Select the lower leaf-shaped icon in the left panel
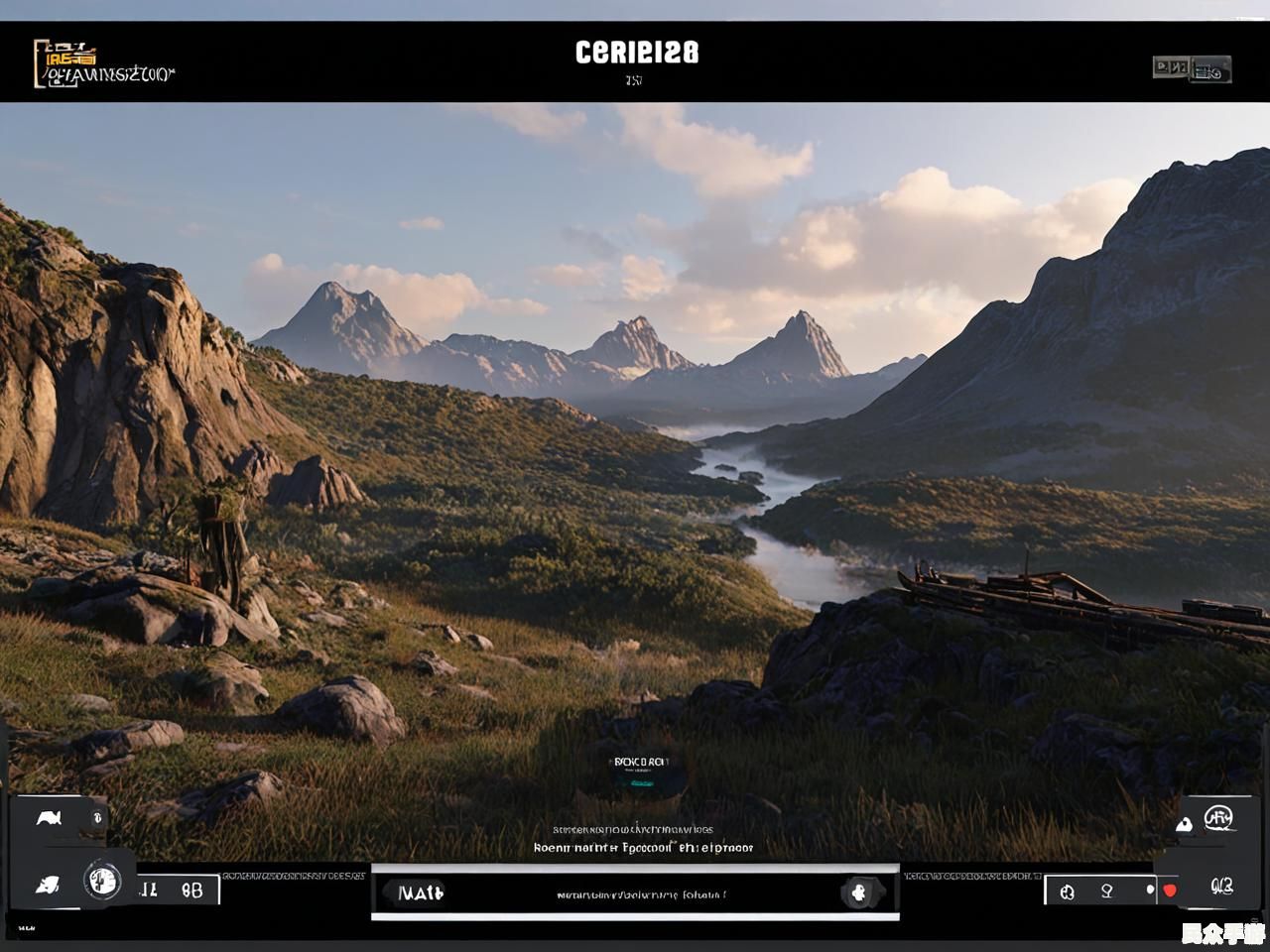1270x952 pixels. click(x=47, y=885)
